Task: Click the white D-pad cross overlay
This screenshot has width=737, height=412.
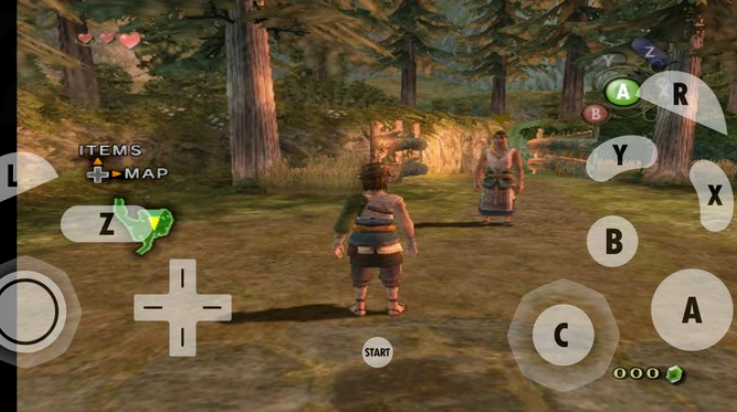Action: pyautogui.click(x=182, y=307)
